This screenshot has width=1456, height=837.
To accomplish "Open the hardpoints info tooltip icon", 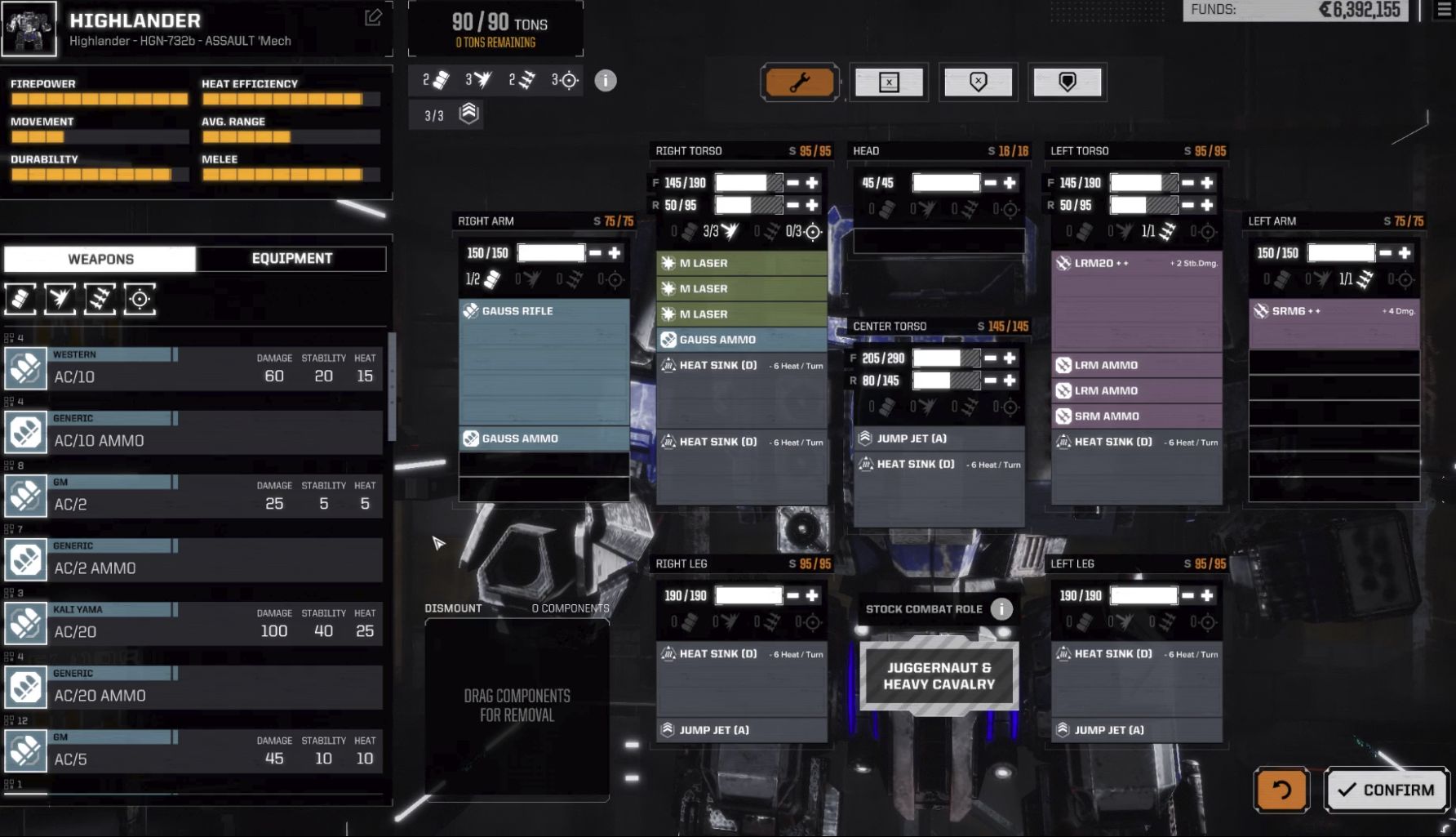I will 605,80.
